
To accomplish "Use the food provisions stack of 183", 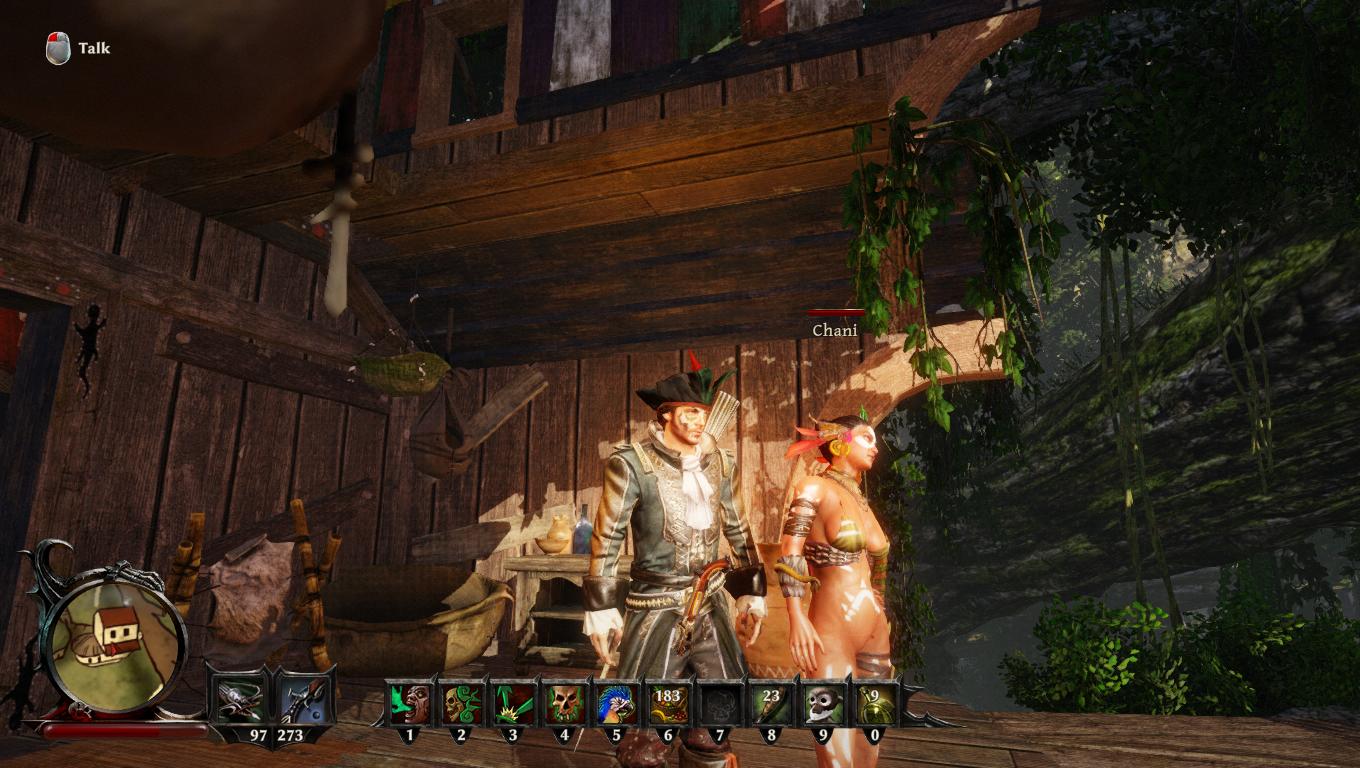I will [668, 704].
